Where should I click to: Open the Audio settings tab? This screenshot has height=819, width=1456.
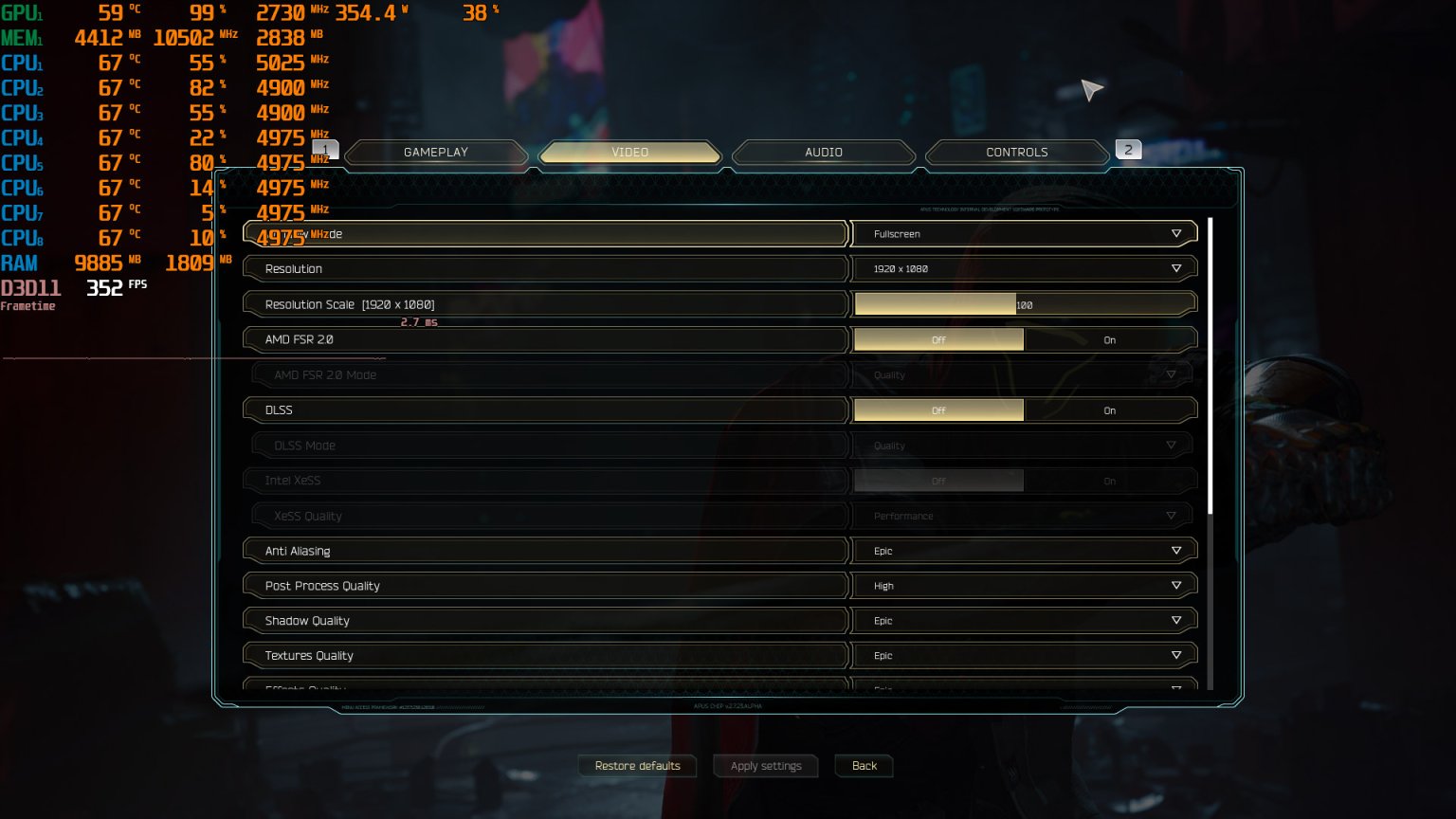(x=823, y=152)
